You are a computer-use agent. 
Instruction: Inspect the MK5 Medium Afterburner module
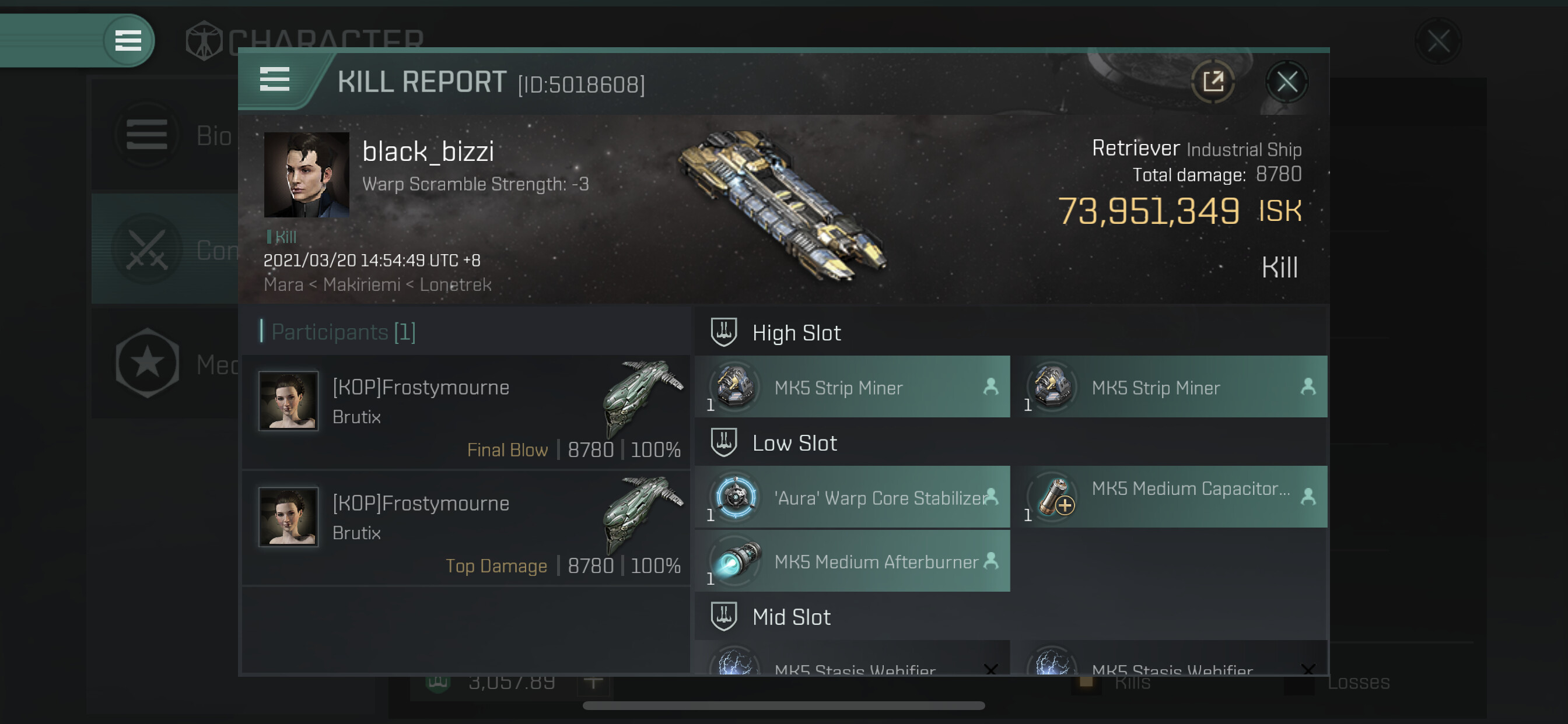[852, 561]
